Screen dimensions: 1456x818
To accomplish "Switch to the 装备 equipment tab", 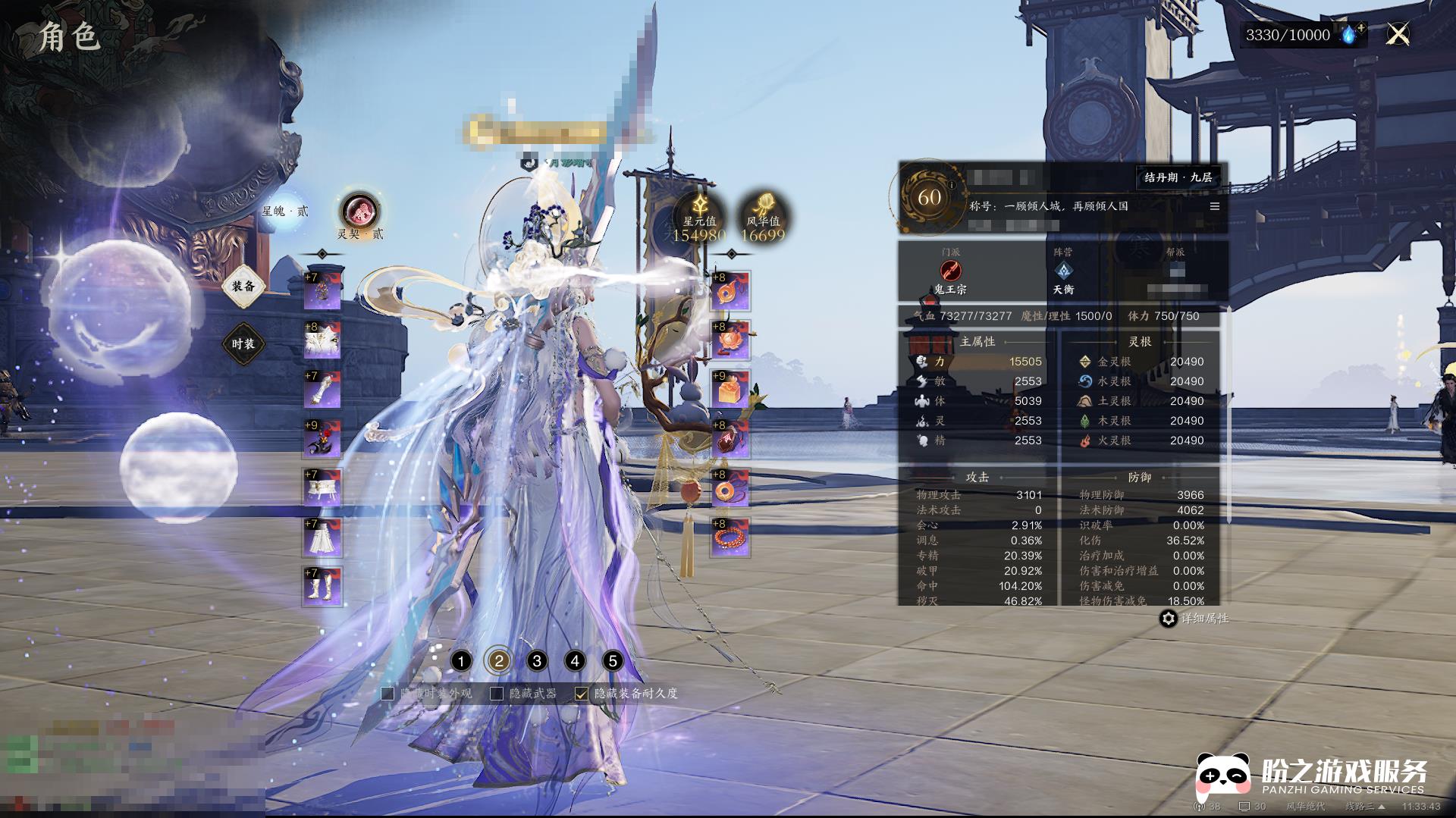I will coord(243,286).
